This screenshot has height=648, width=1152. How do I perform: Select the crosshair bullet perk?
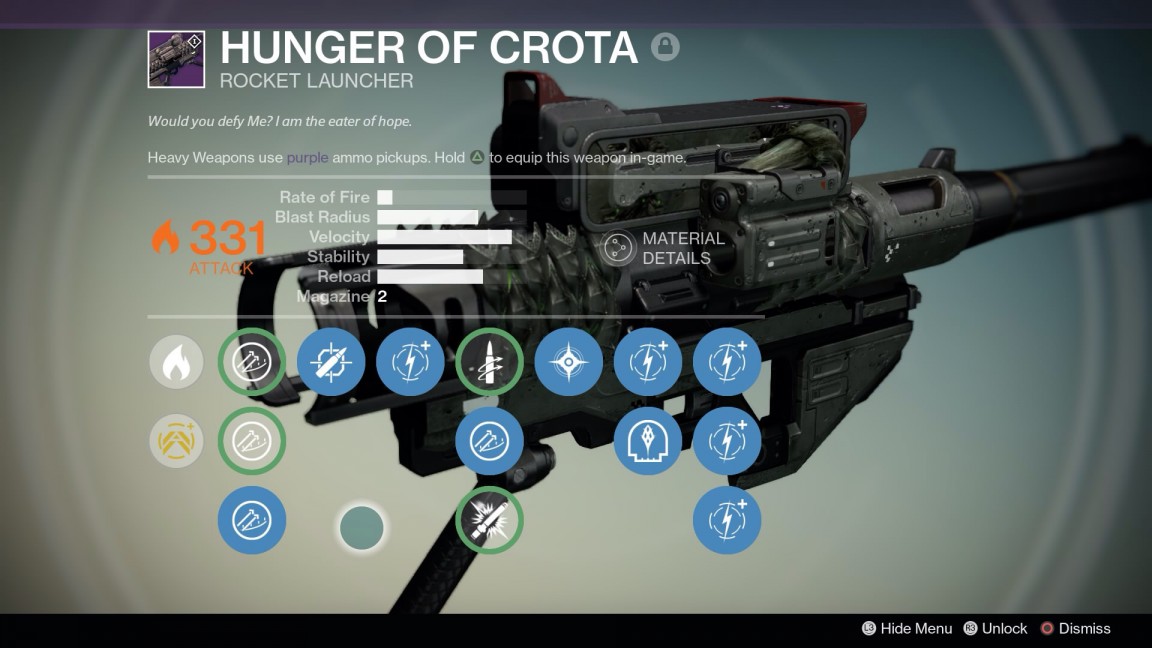(331, 362)
